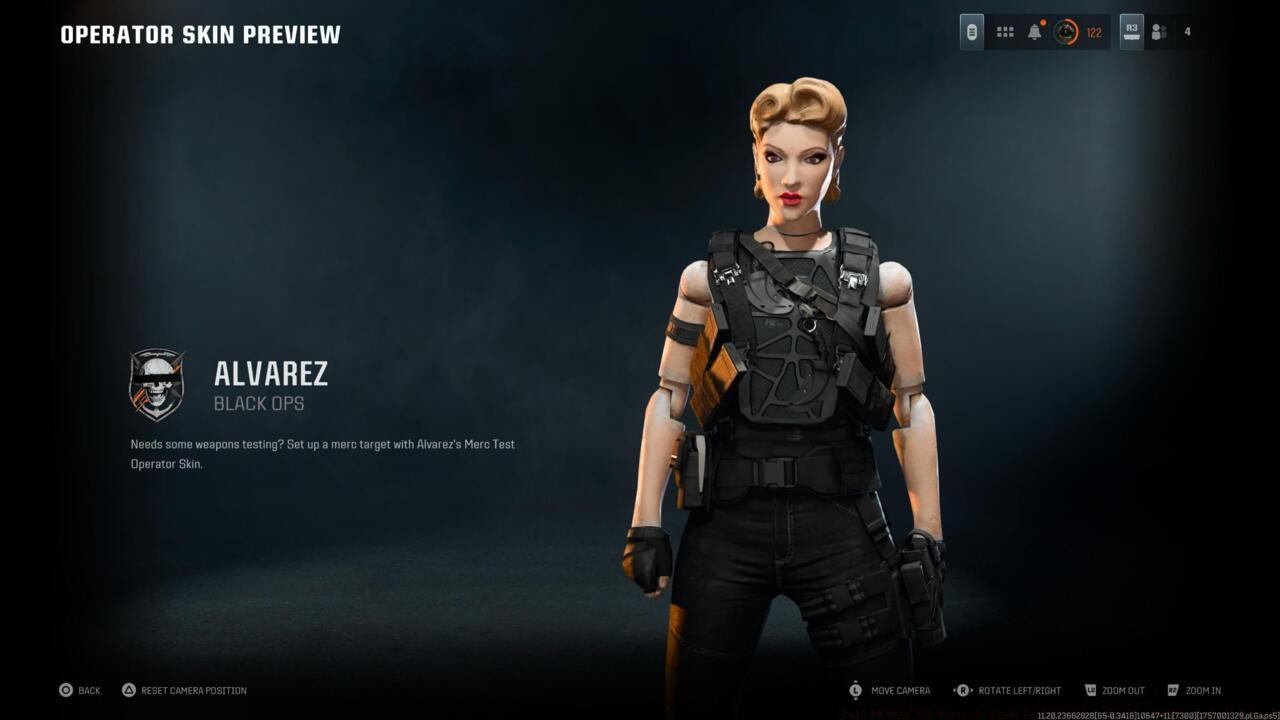Click the Battle Pass token icon
The height and width of the screenshot is (720, 1280).
tap(971, 31)
